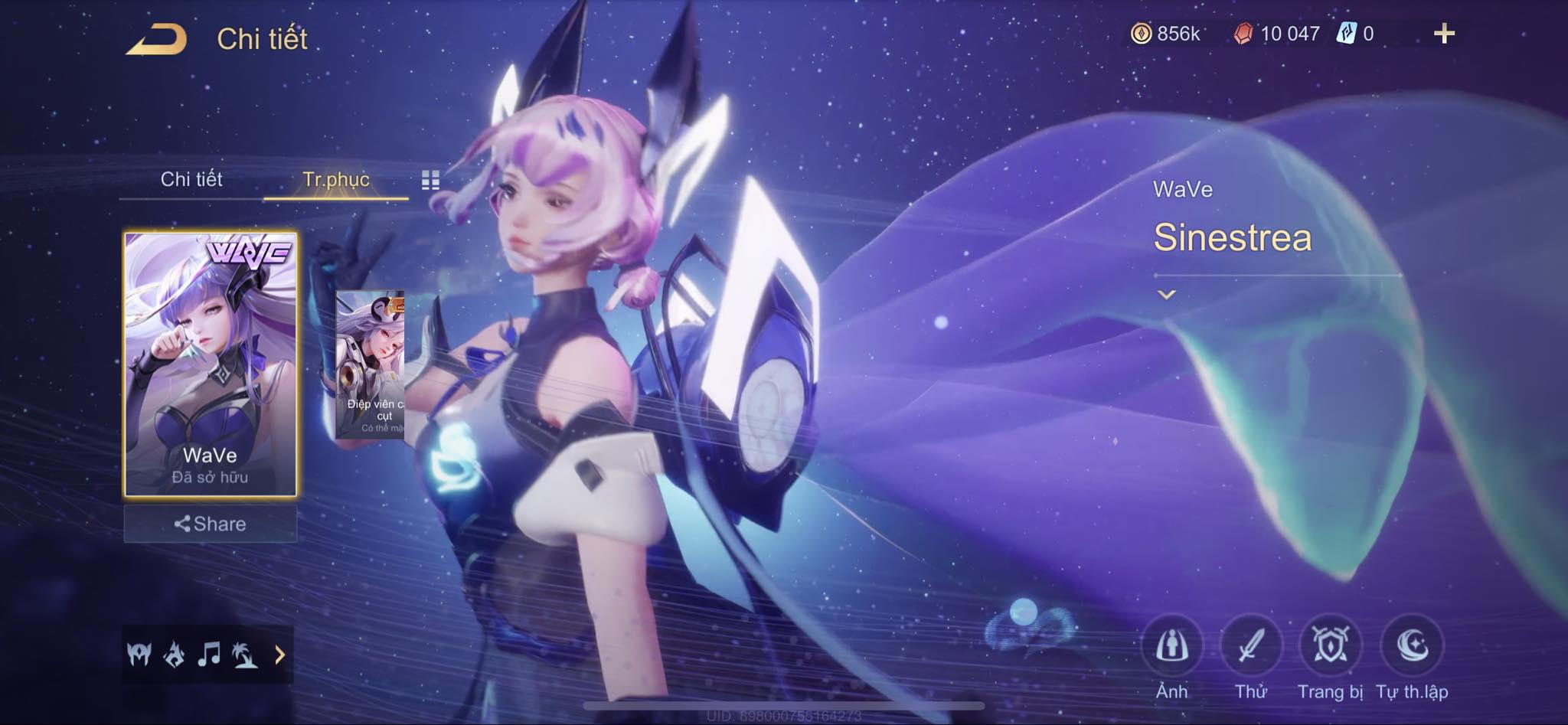Open the Trang bị equipment setup

click(1331, 647)
